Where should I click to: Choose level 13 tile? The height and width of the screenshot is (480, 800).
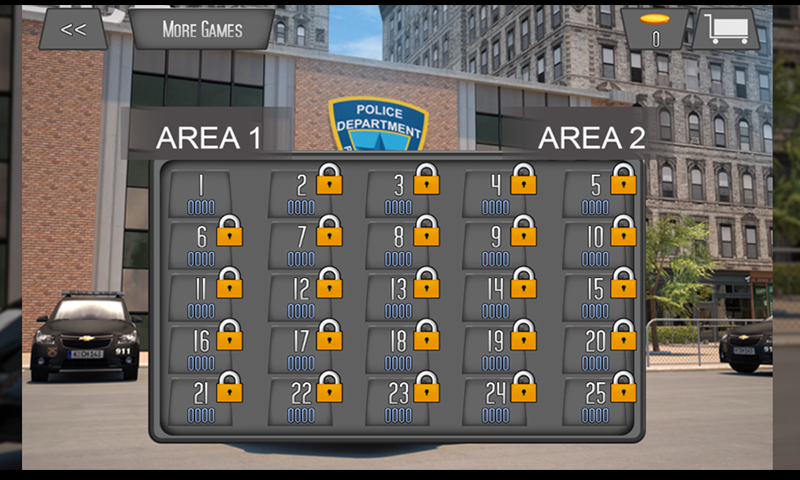400,297
